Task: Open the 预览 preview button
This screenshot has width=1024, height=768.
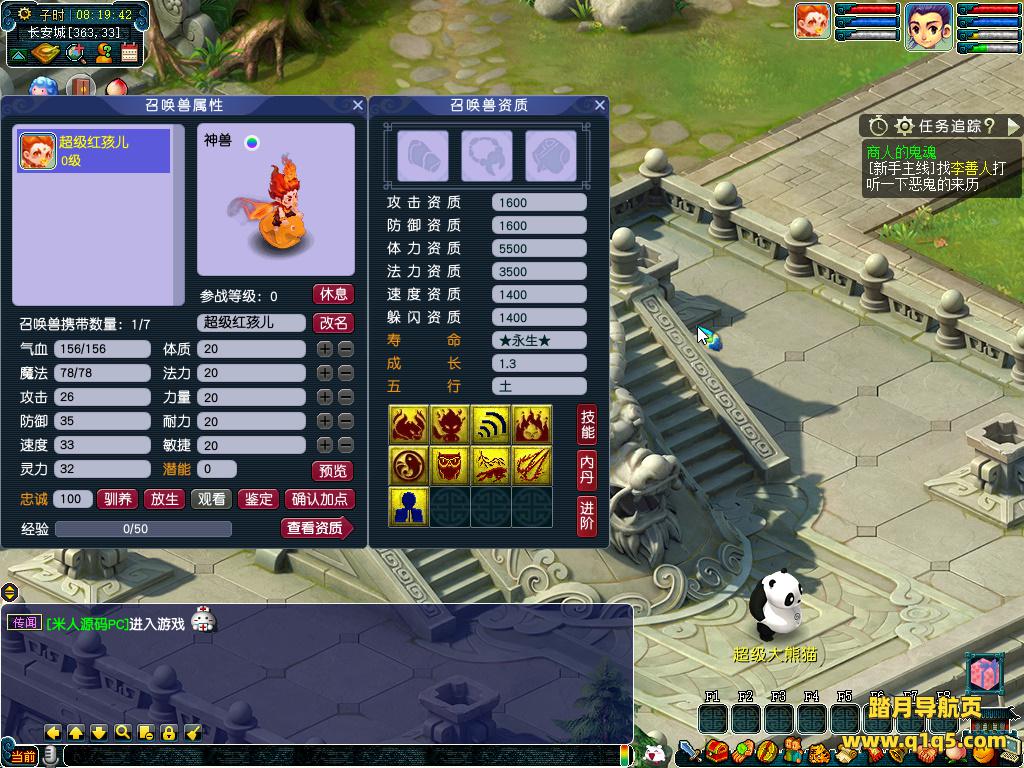Action: click(333, 470)
